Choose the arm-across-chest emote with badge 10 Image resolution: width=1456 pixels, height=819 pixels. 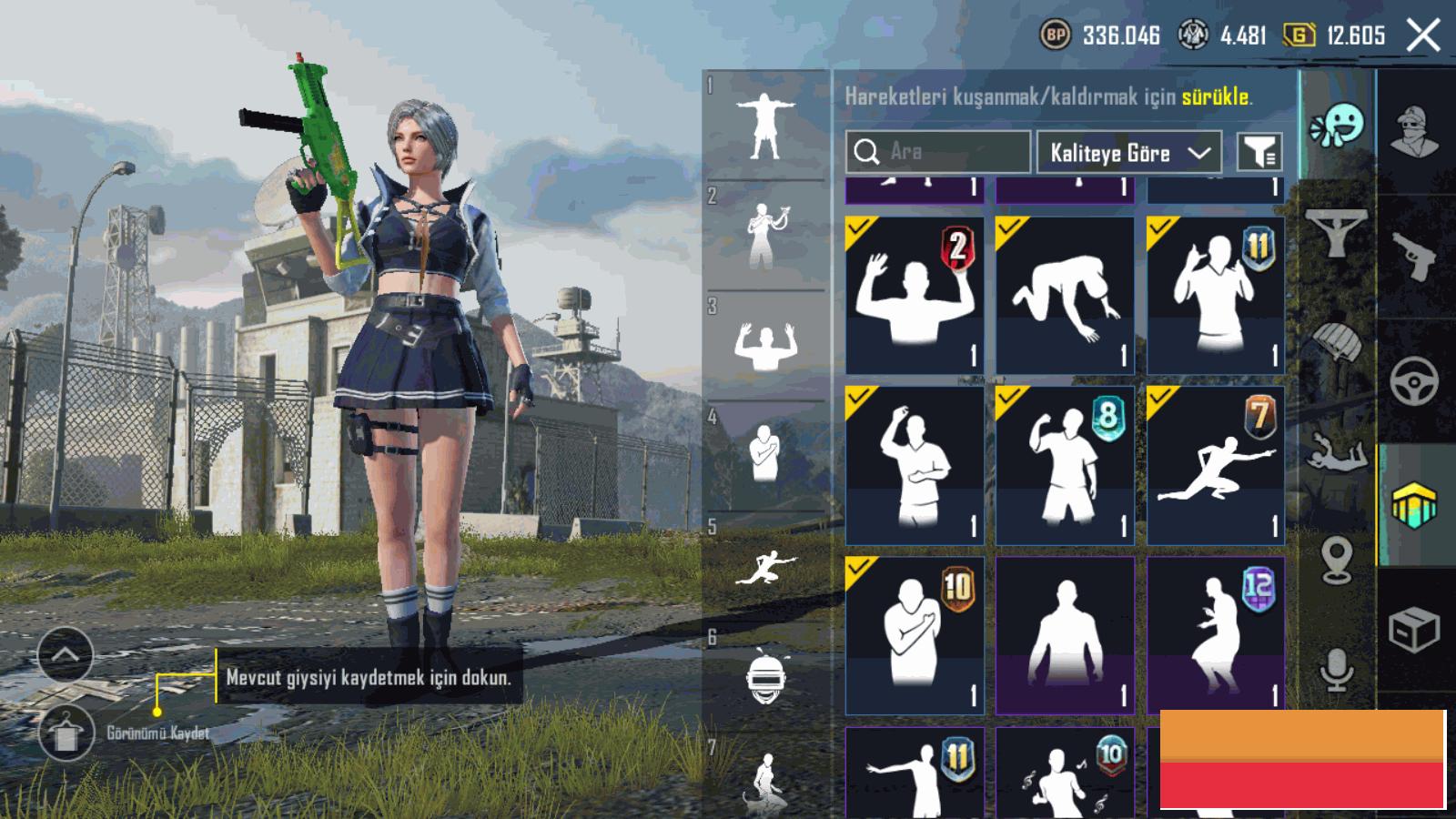click(915, 635)
